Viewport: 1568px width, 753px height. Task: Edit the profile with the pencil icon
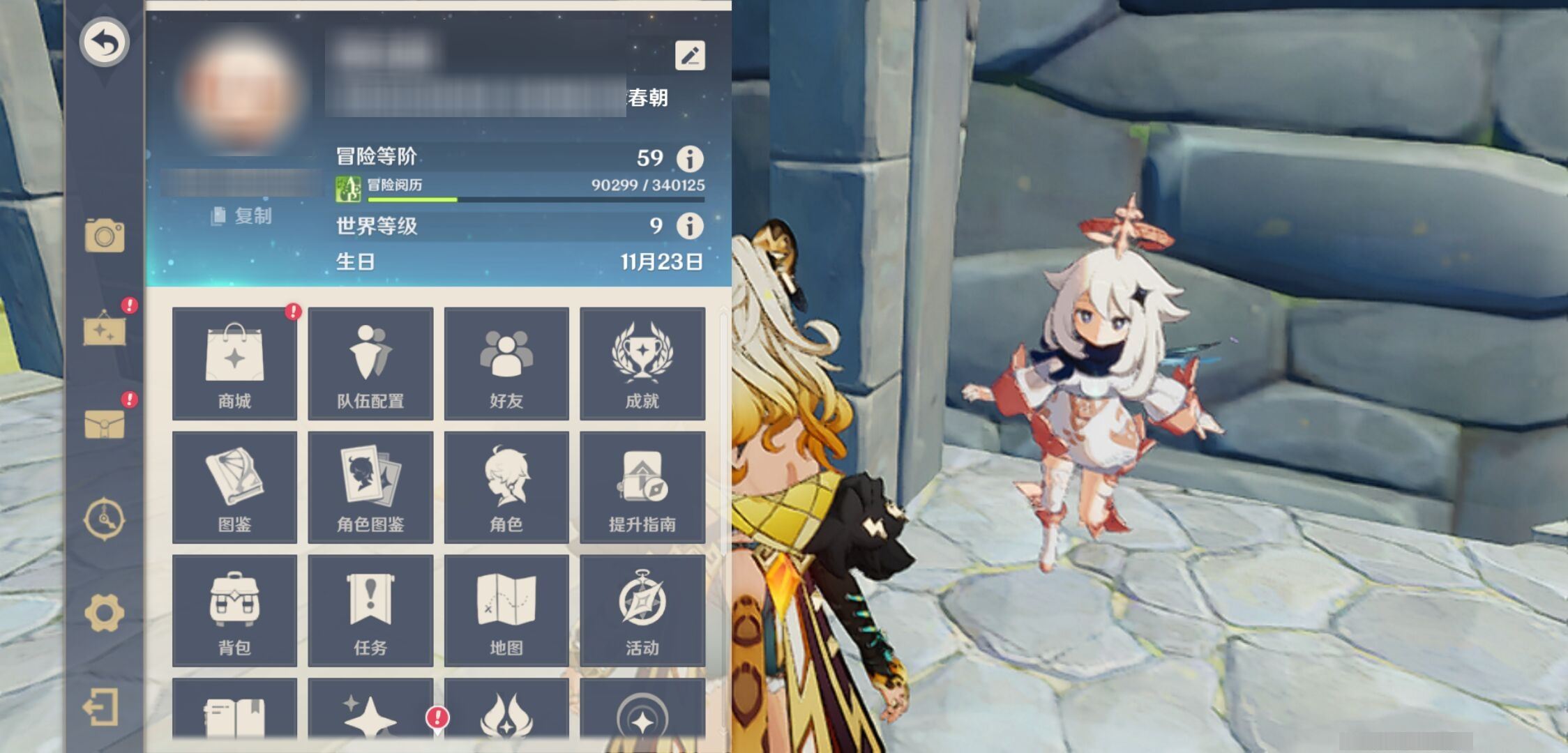pyautogui.click(x=690, y=55)
